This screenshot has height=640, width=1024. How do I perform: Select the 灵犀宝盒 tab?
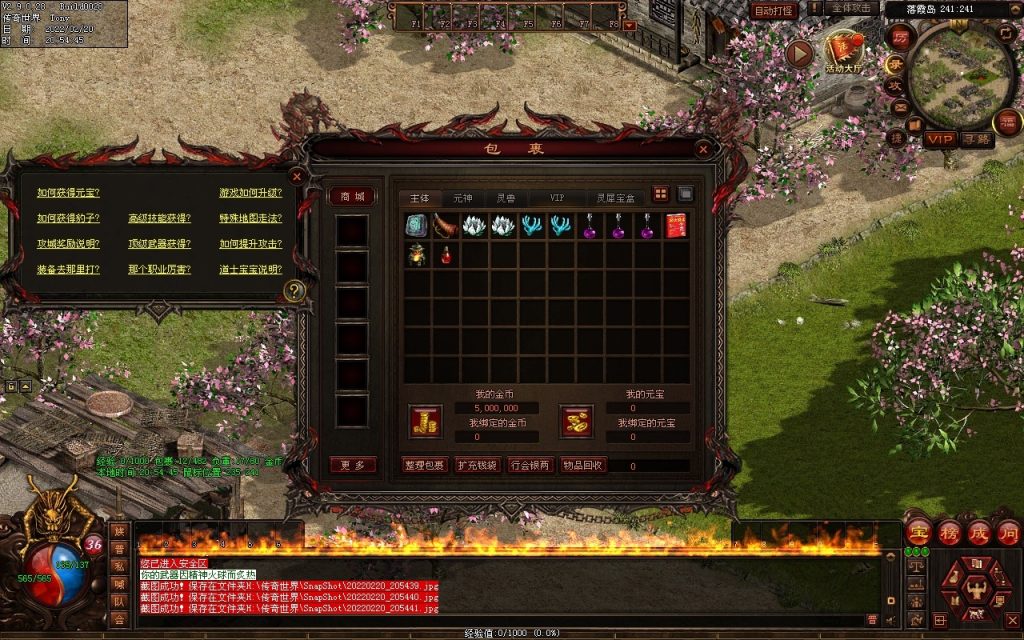614,198
